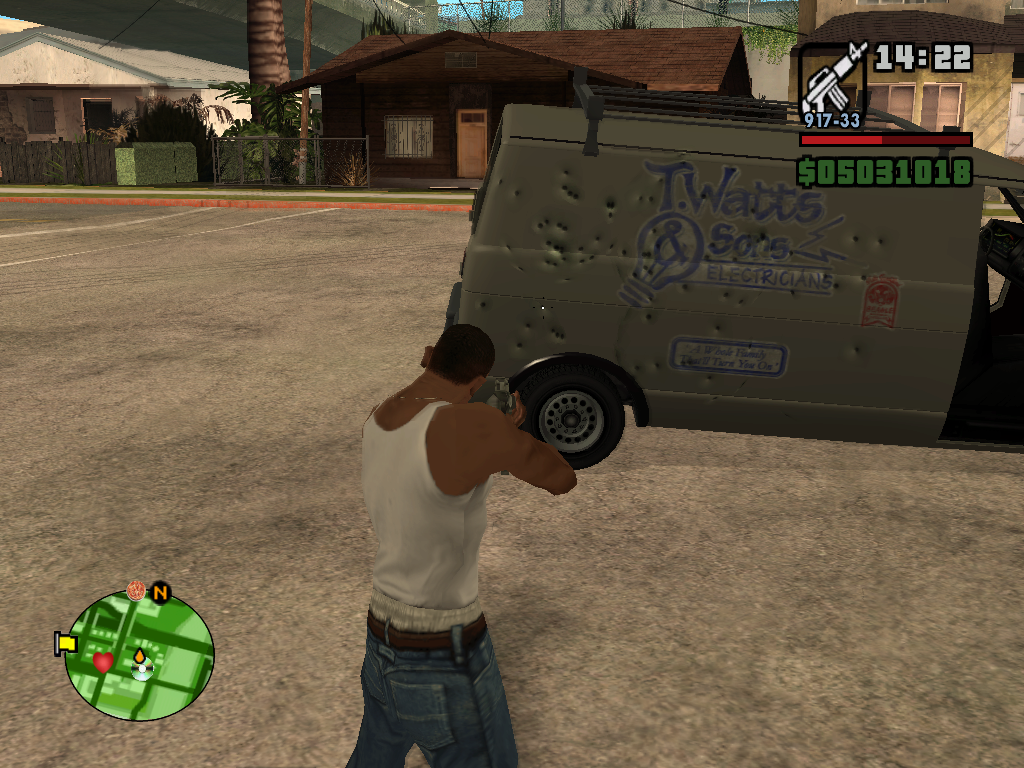Click the north N compass marker
This screenshot has height=768, width=1024.
(160, 593)
